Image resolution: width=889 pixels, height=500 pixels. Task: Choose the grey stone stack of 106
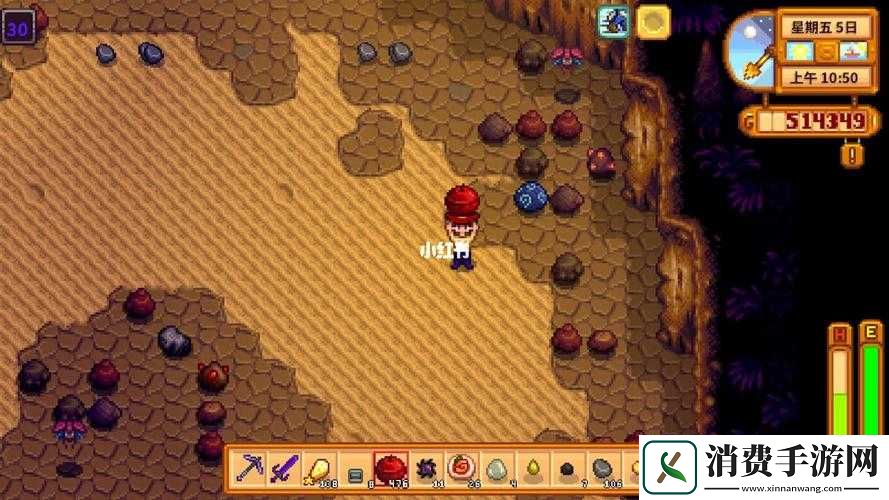(x=601, y=468)
